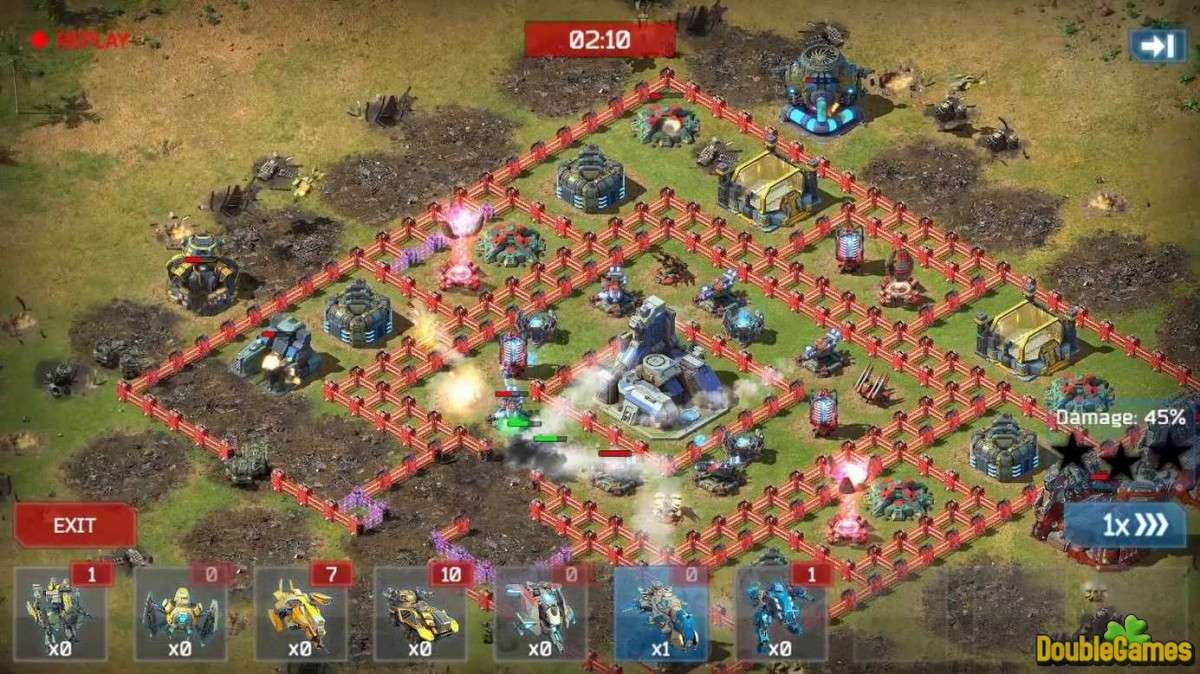The height and width of the screenshot is (674, 1200).
Task: Exit the battle replay
Action: tap(74, 526)
